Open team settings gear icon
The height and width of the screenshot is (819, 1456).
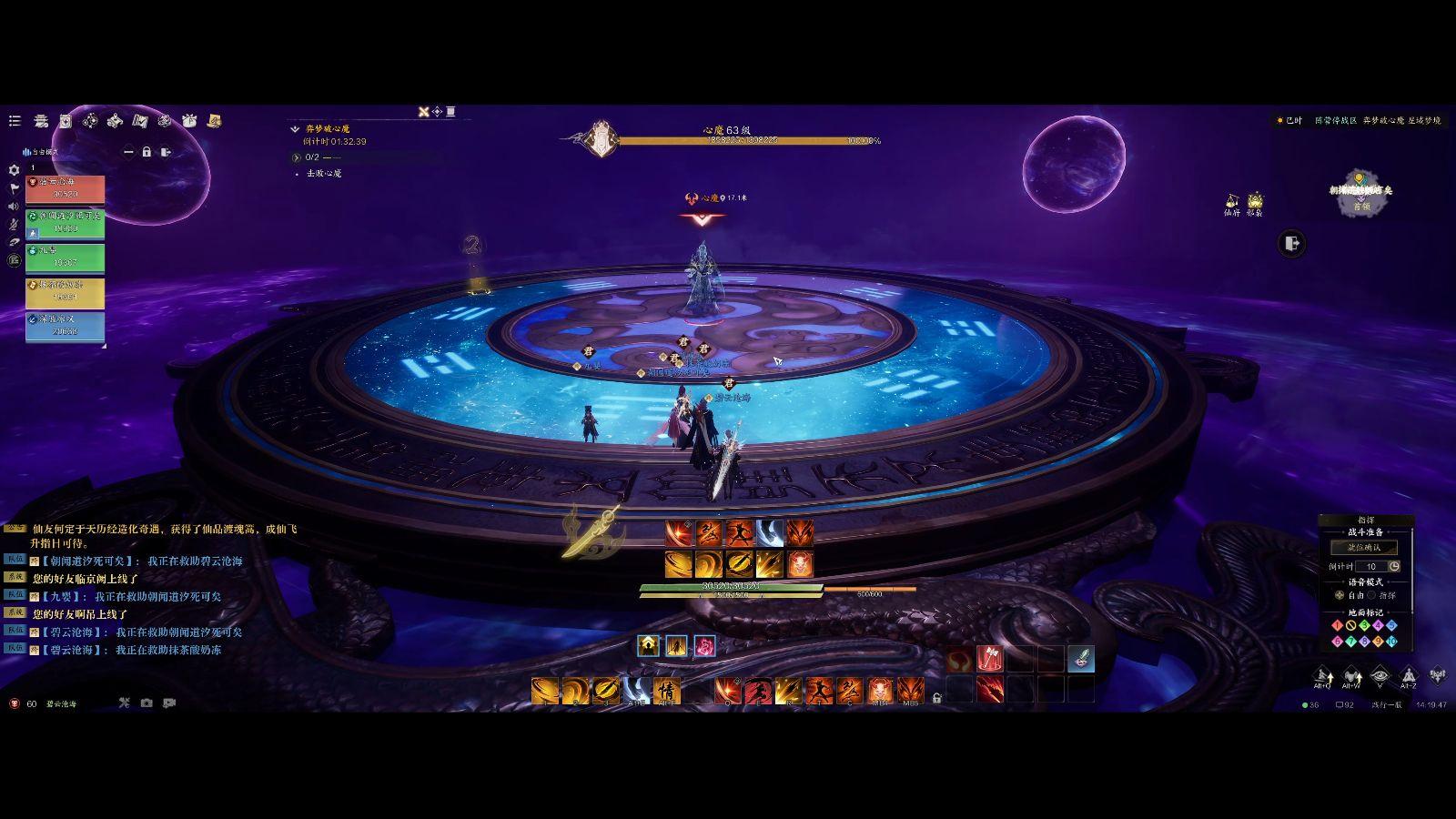click(x=14, y=170)
